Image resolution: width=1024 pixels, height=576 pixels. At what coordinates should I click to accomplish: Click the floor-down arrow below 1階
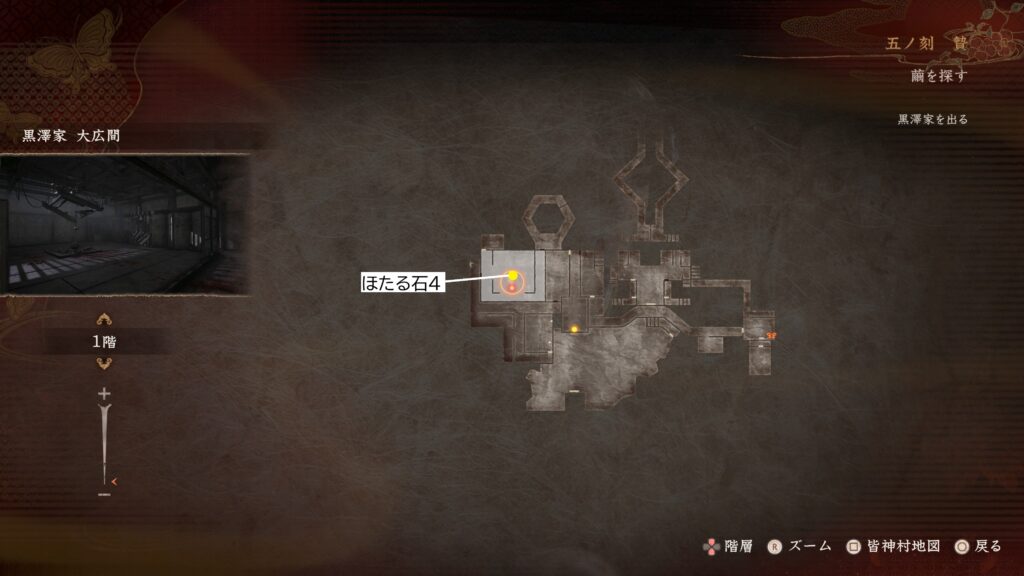(104, 364)
